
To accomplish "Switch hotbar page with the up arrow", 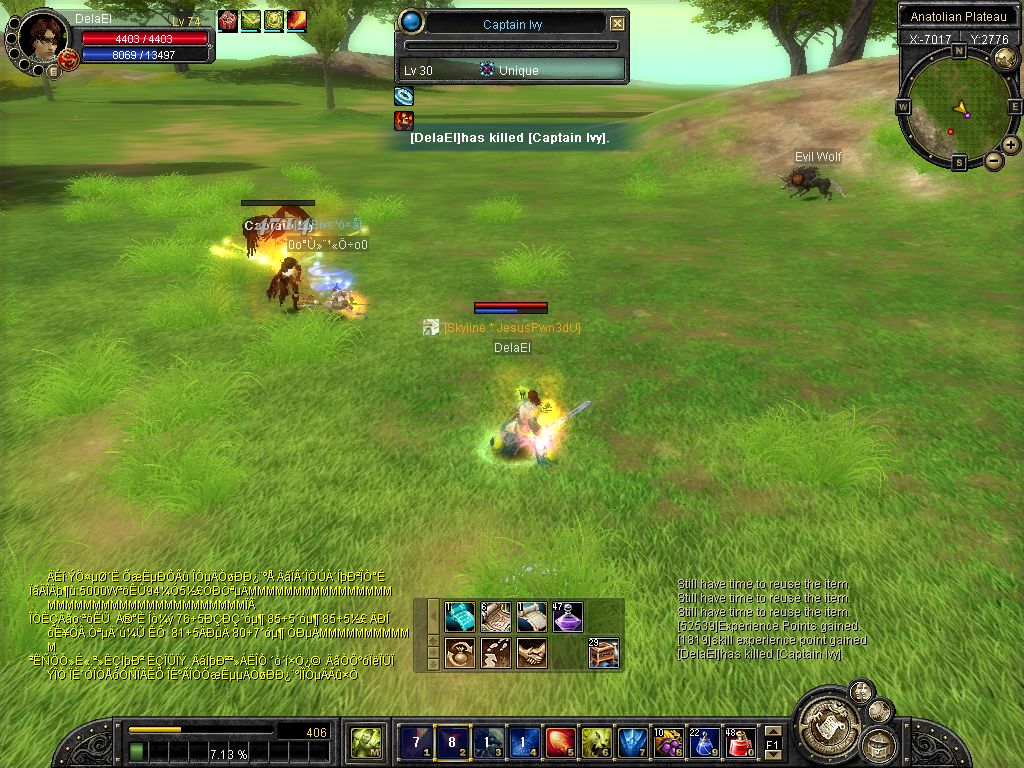I will pyautogui.click(x=771, y=729).
